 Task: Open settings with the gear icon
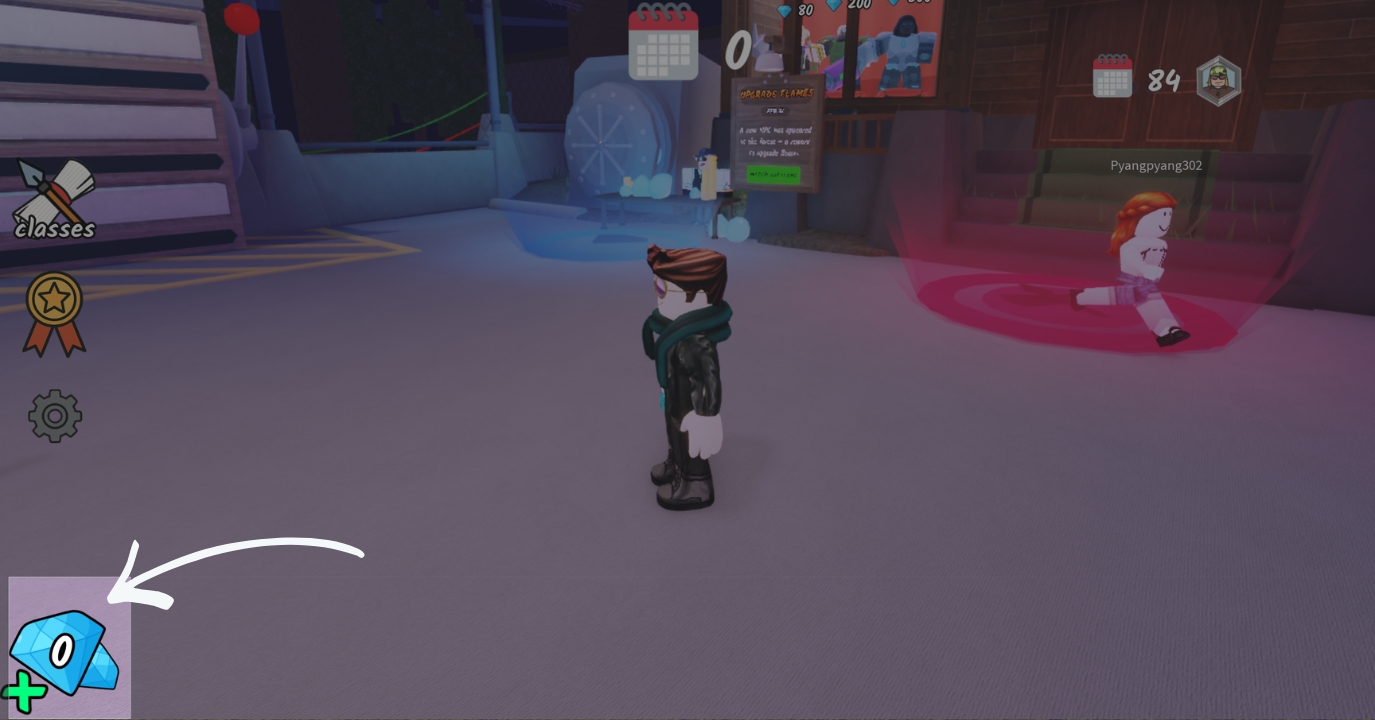click(x=54, y=415)
